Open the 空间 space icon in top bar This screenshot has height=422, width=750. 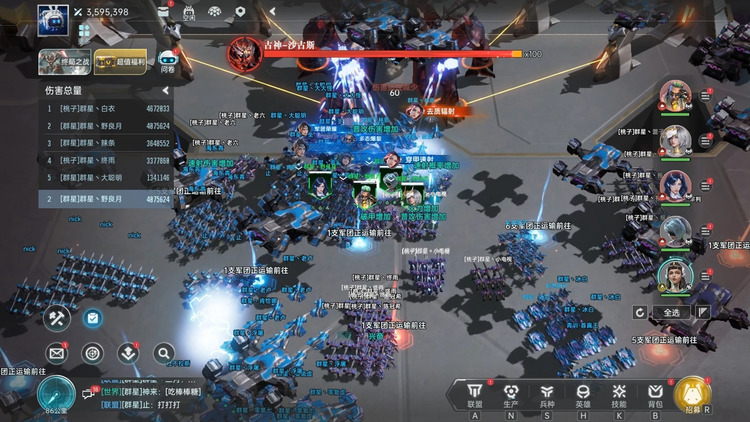point(189,13)
